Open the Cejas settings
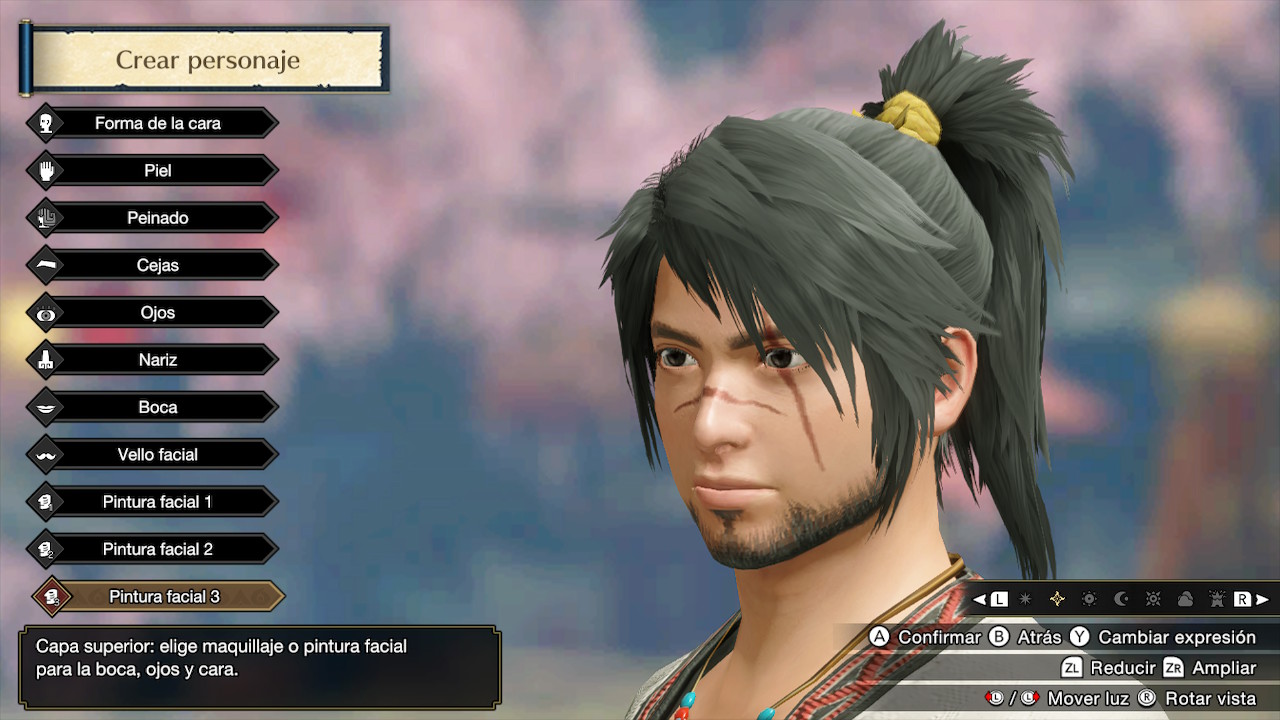 pyautogui.click(x=157, y=265)
